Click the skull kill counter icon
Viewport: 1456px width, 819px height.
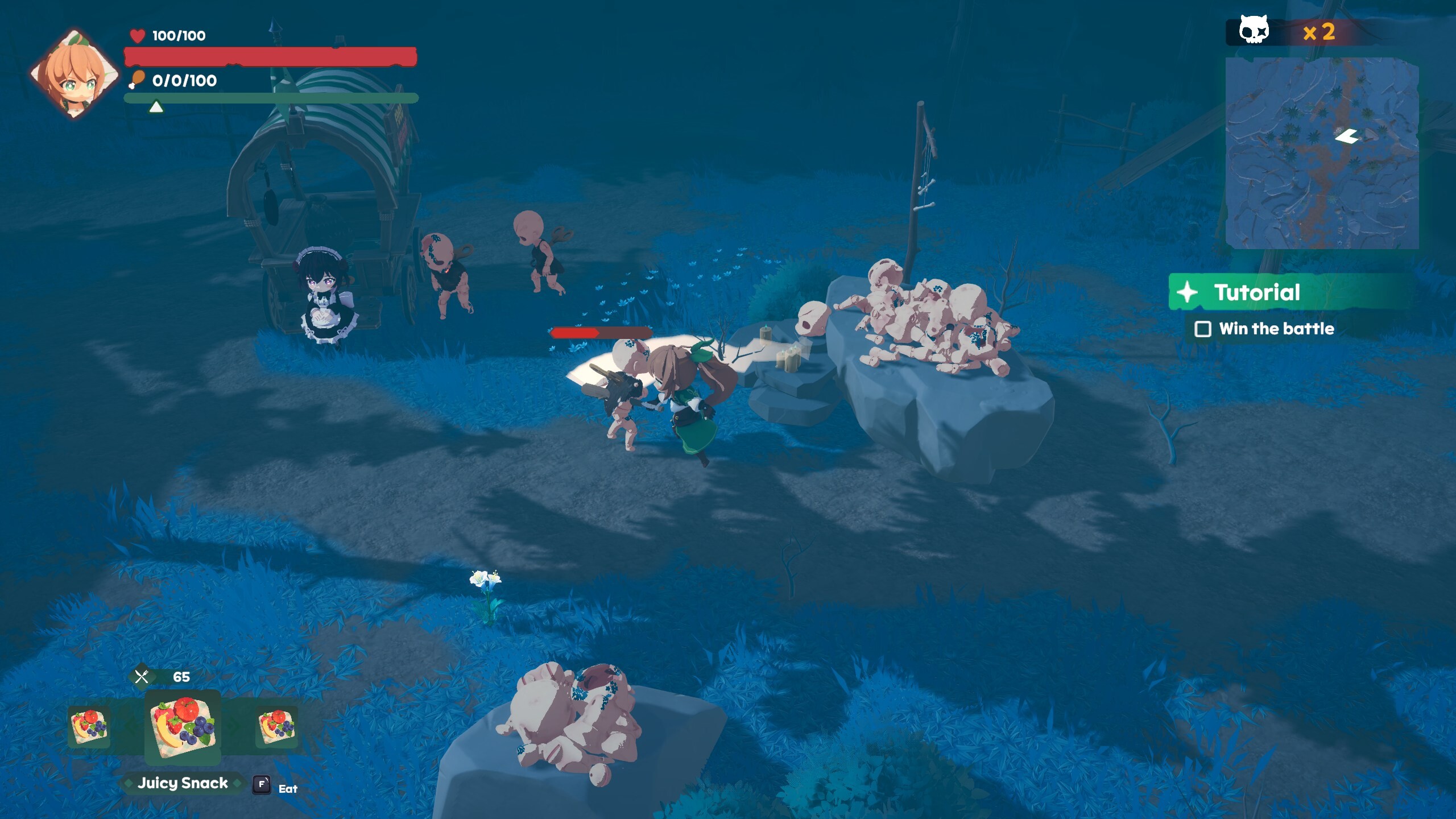[1254, 31]
